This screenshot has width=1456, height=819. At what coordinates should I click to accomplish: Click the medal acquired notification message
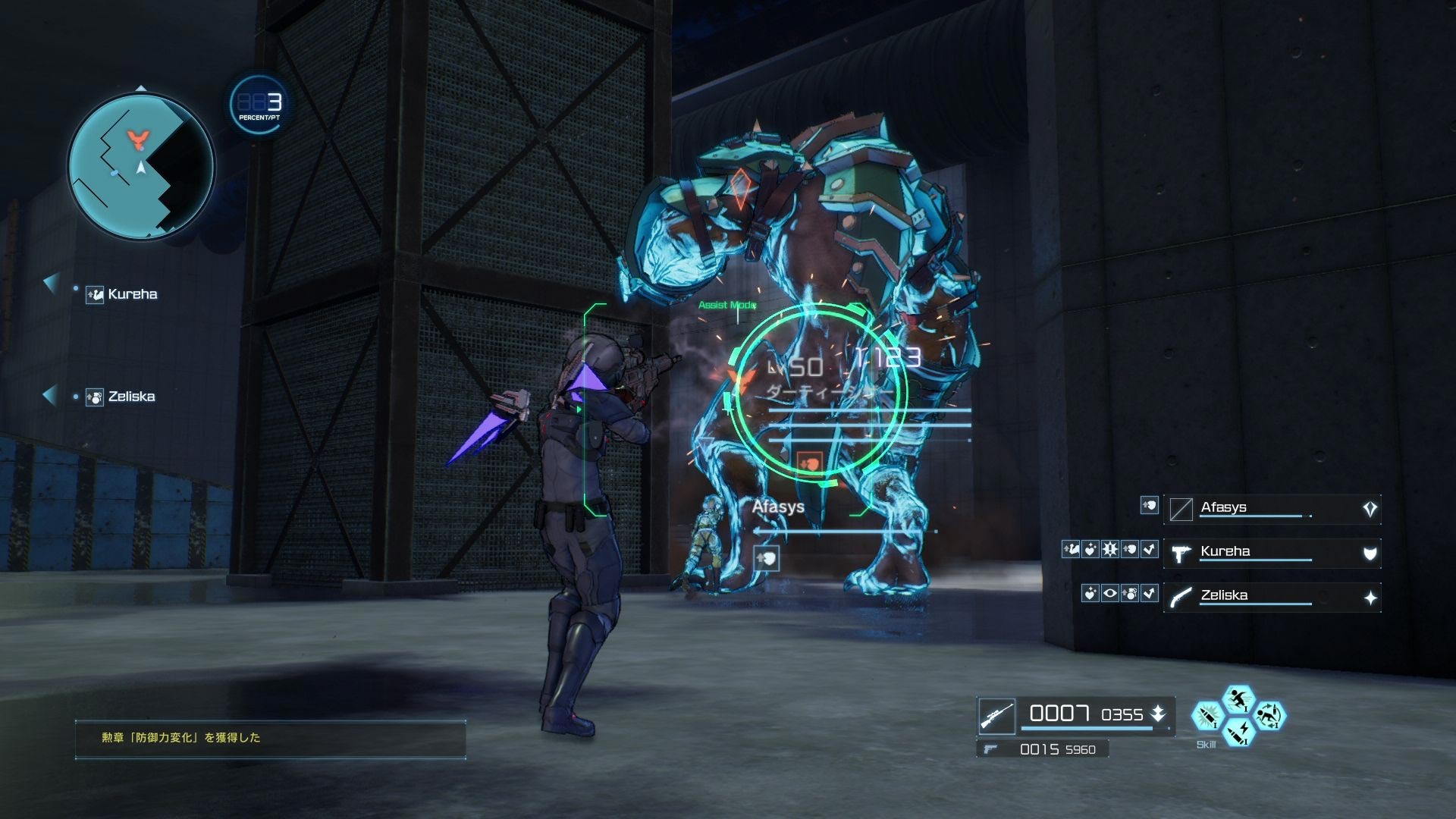(270, 738)
